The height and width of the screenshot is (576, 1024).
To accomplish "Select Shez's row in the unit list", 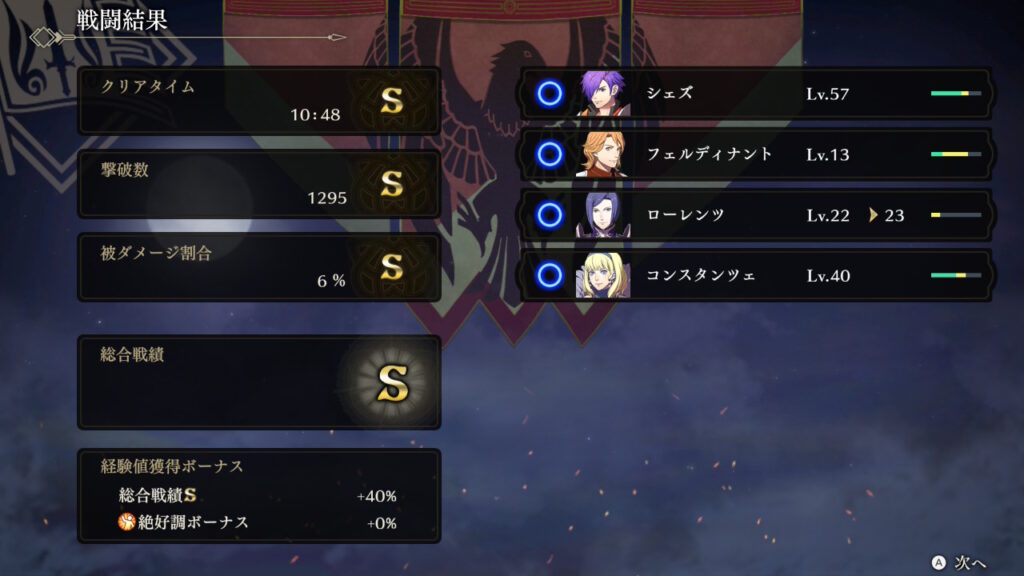I will (x=755, y=94).
